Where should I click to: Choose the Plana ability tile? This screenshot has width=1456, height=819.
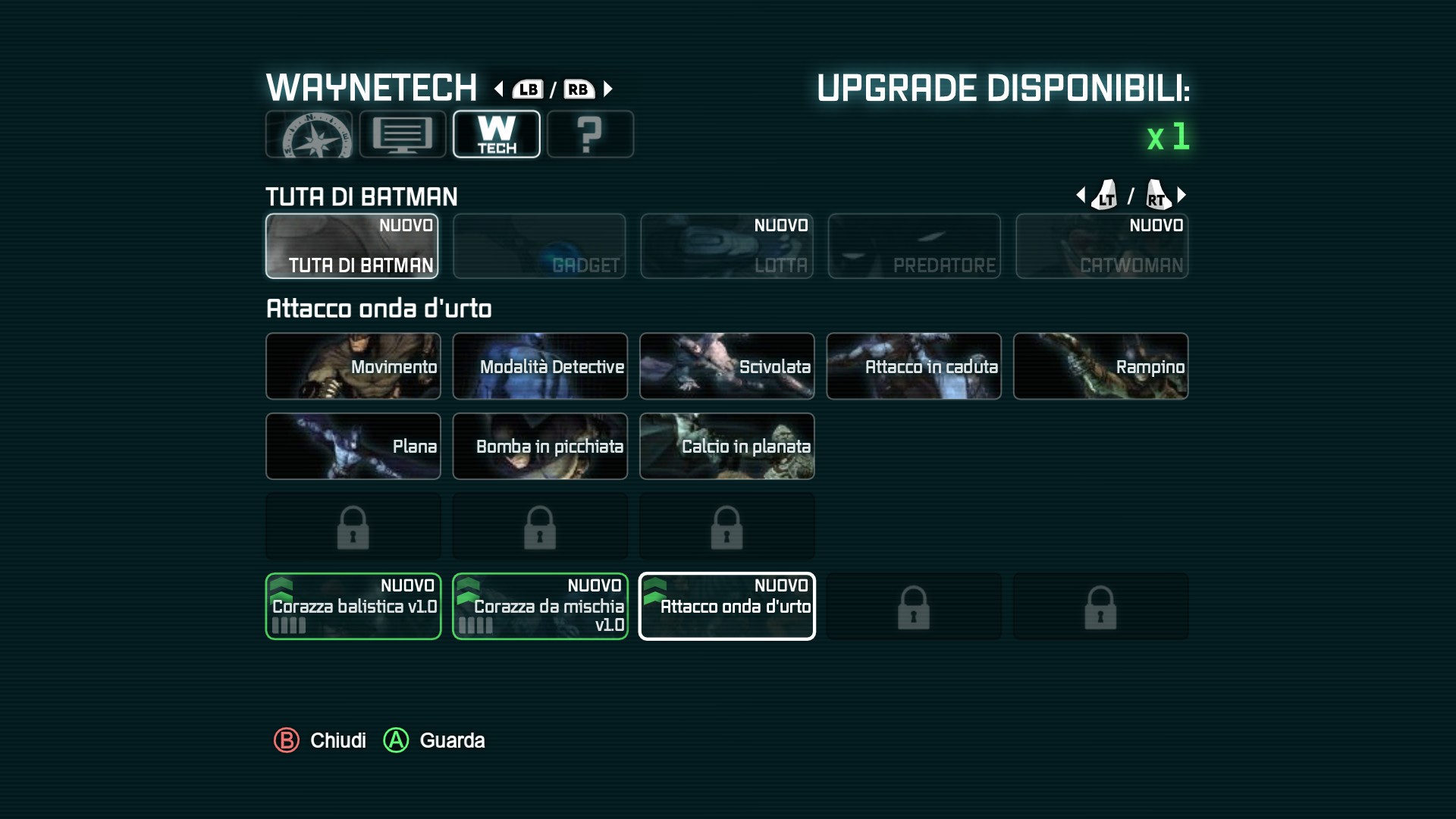click(353, 446)
